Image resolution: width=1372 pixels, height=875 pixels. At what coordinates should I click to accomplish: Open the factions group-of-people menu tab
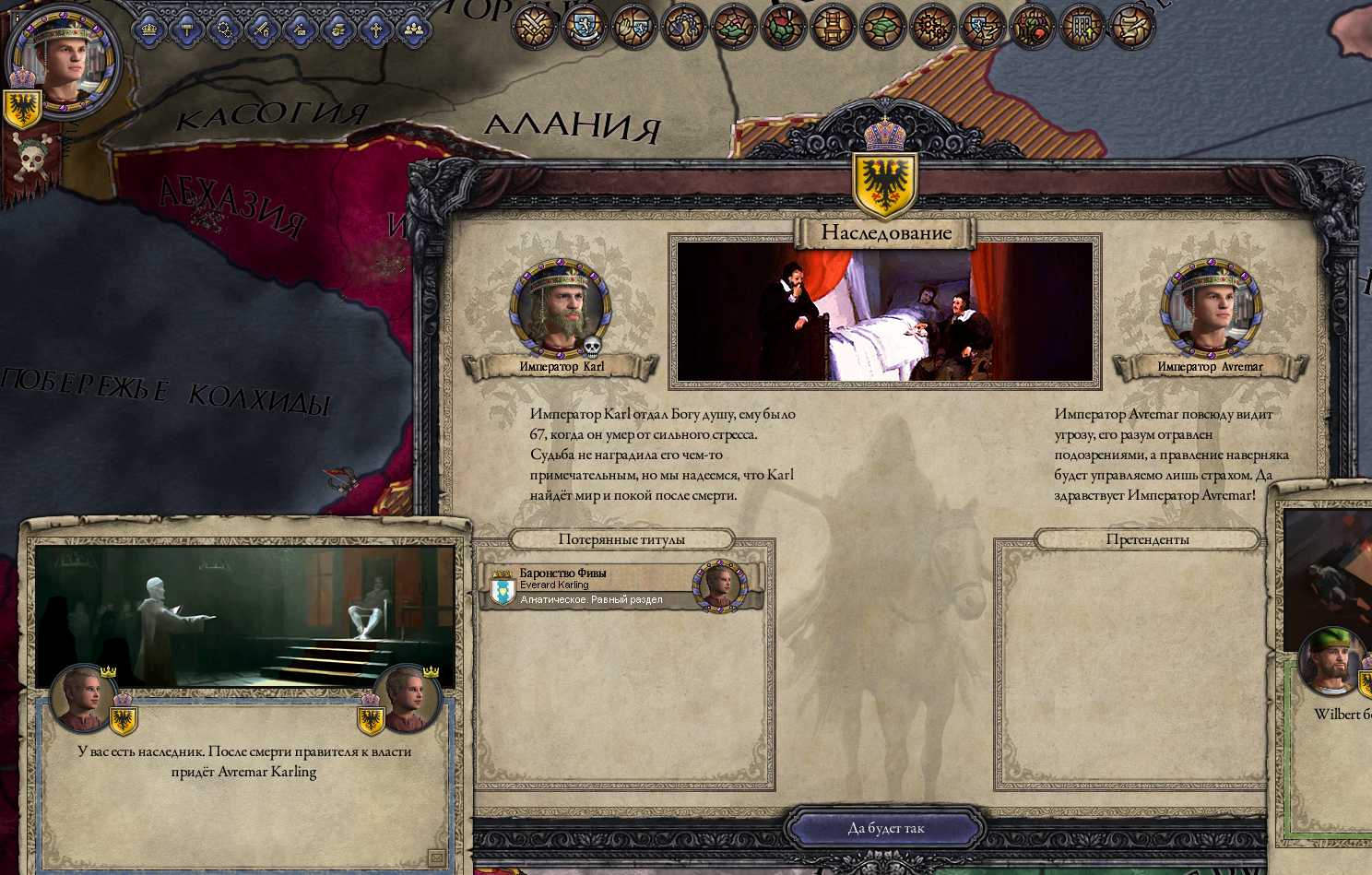click(x=414, y=30)
